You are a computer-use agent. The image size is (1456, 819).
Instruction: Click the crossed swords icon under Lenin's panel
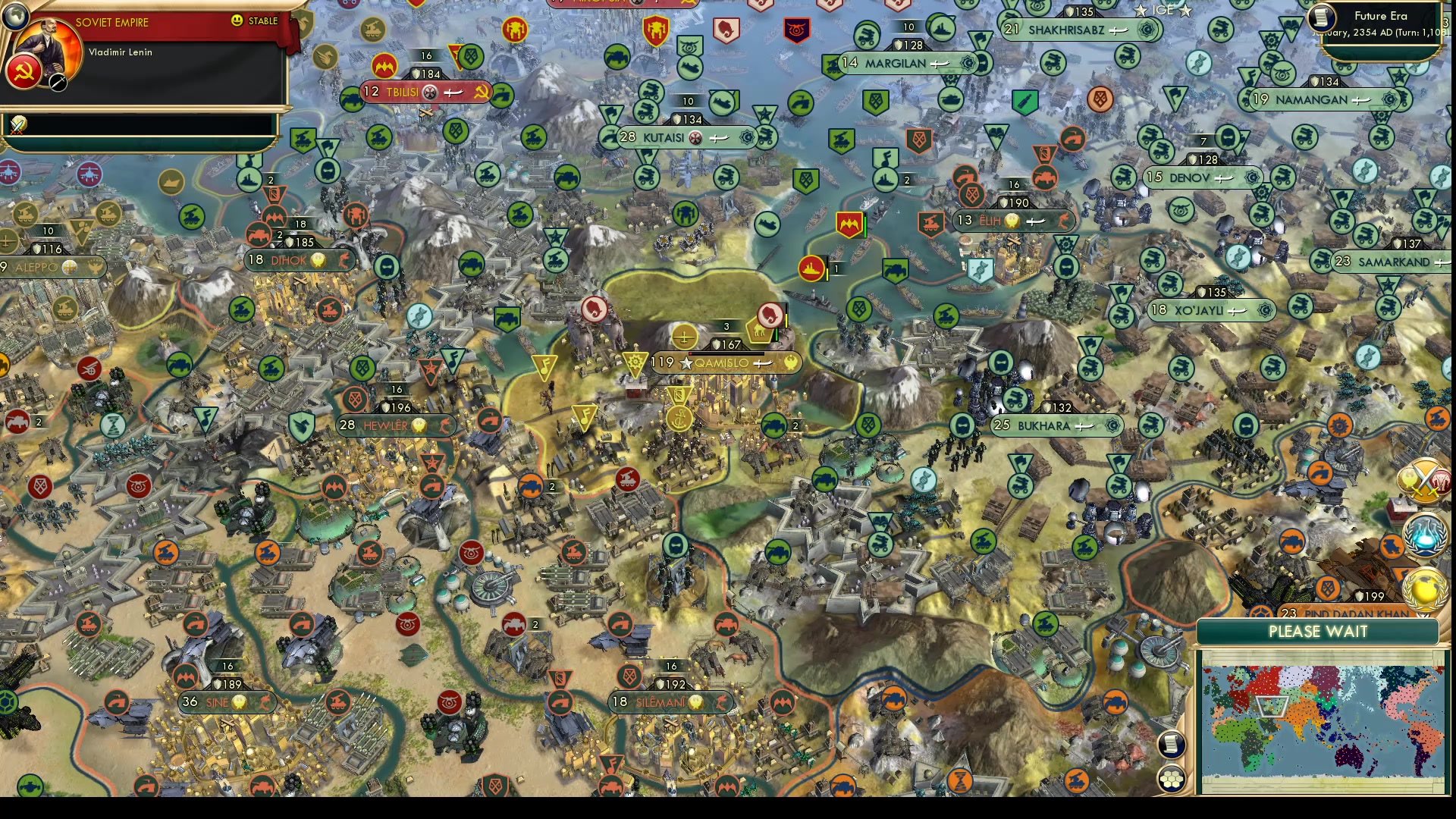pos(17,124)
